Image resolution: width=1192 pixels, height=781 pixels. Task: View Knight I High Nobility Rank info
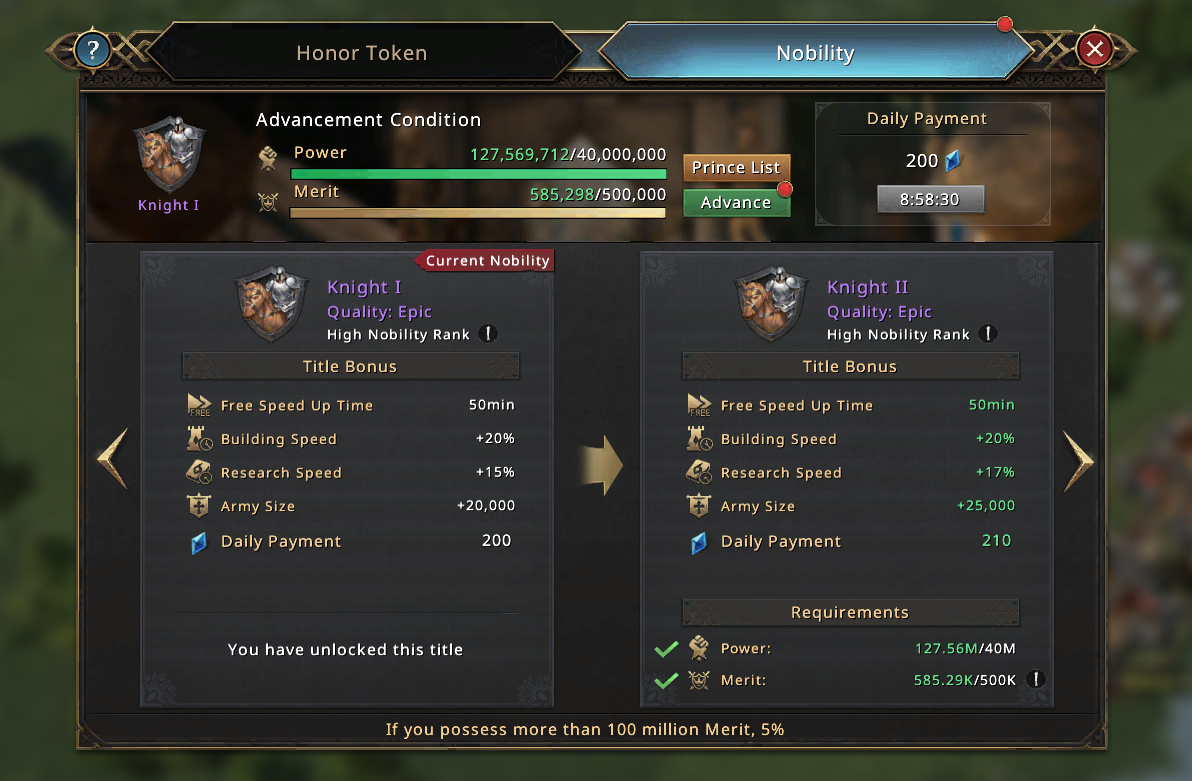[x=487, y=334]
